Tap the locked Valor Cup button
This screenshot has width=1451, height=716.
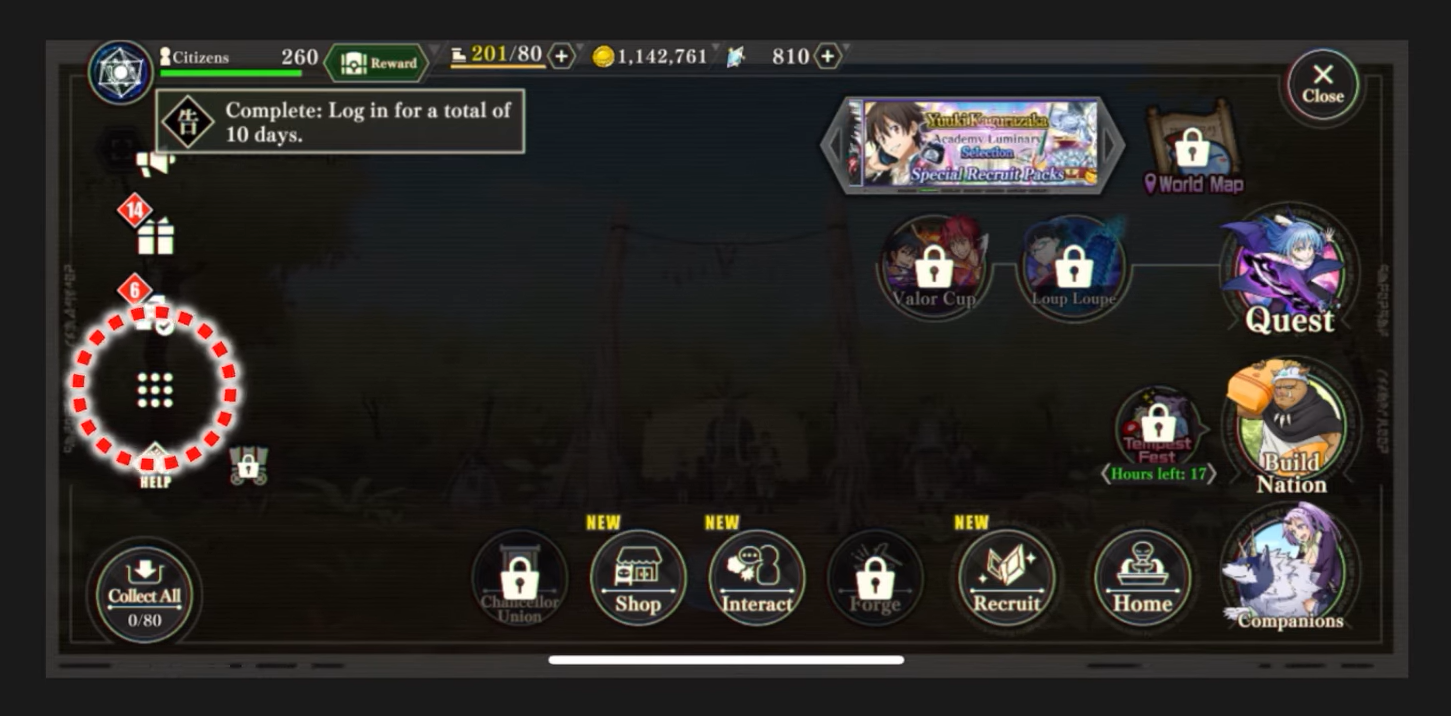[x=934, y=268]
